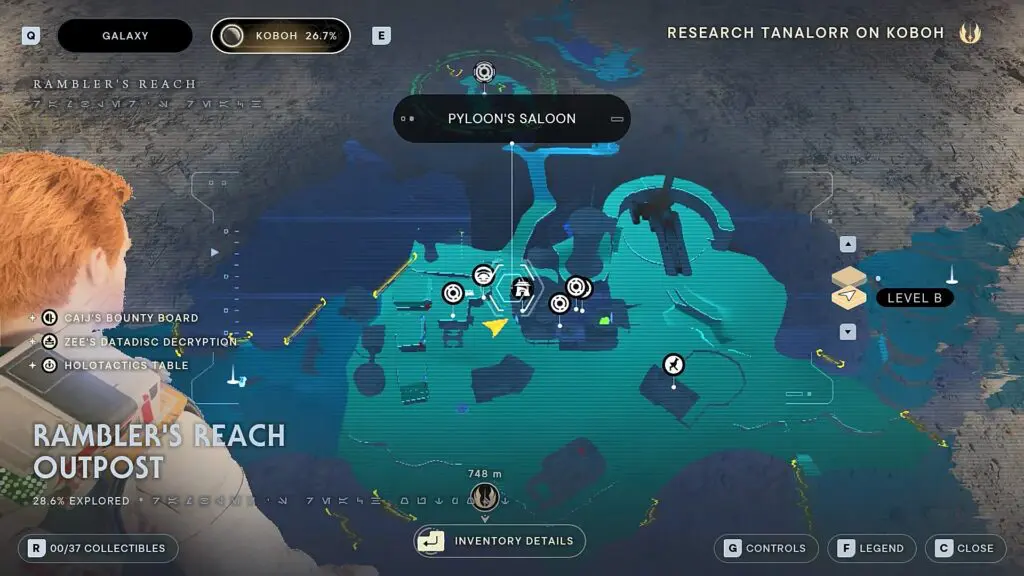Open the Controls panel

[x=765, y=548]
